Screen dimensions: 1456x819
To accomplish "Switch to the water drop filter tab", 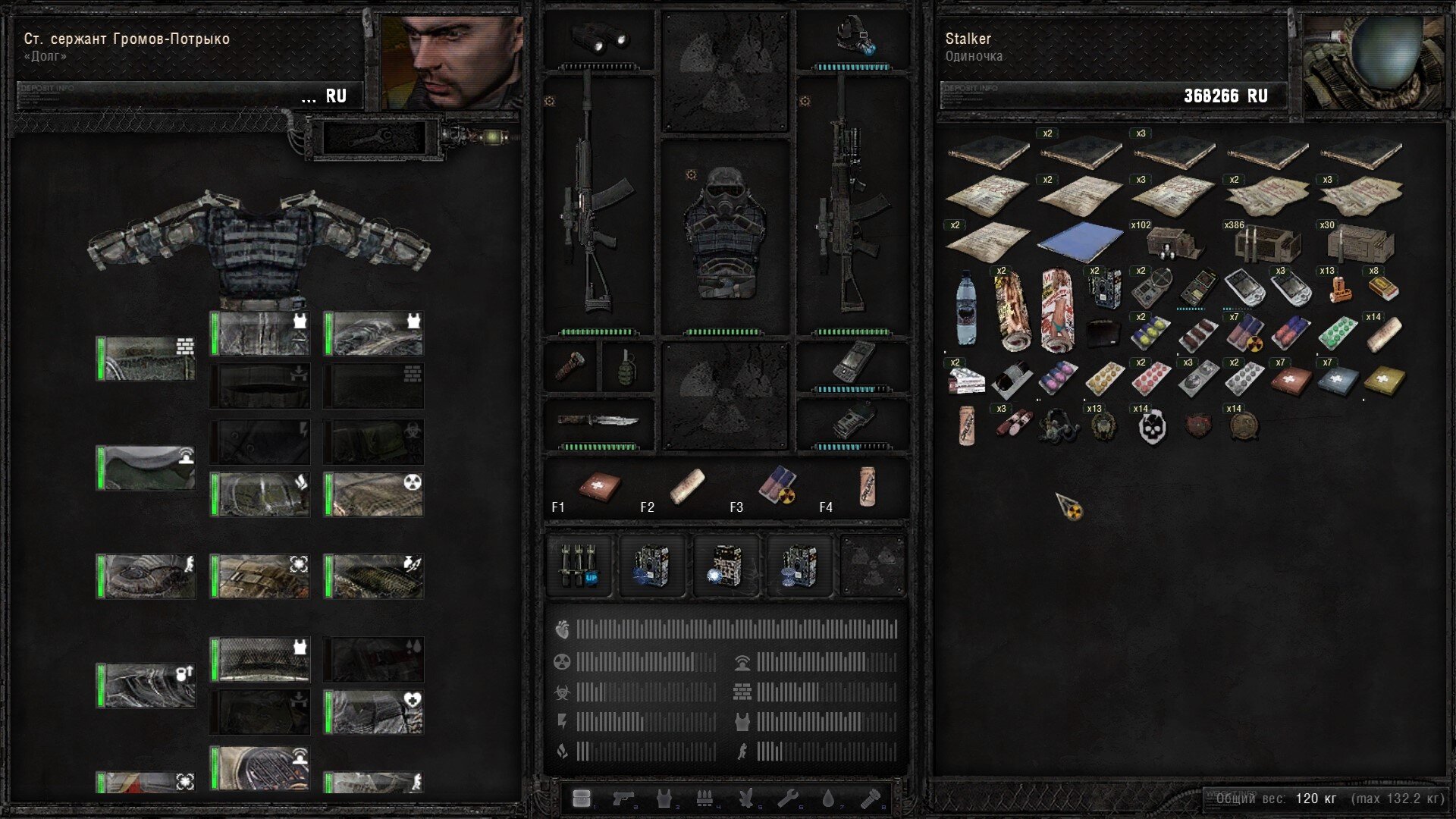I will coord(828,798).
